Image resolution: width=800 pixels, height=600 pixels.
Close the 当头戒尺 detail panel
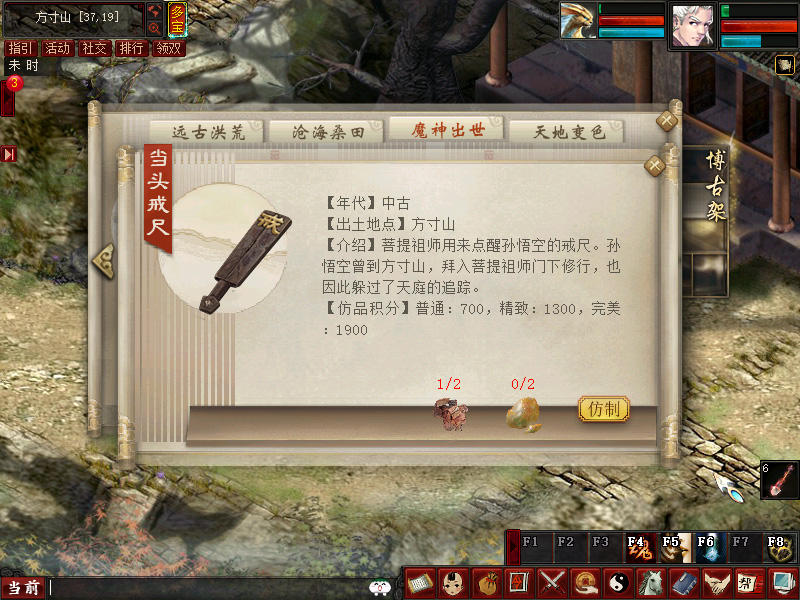coord(655,165)
